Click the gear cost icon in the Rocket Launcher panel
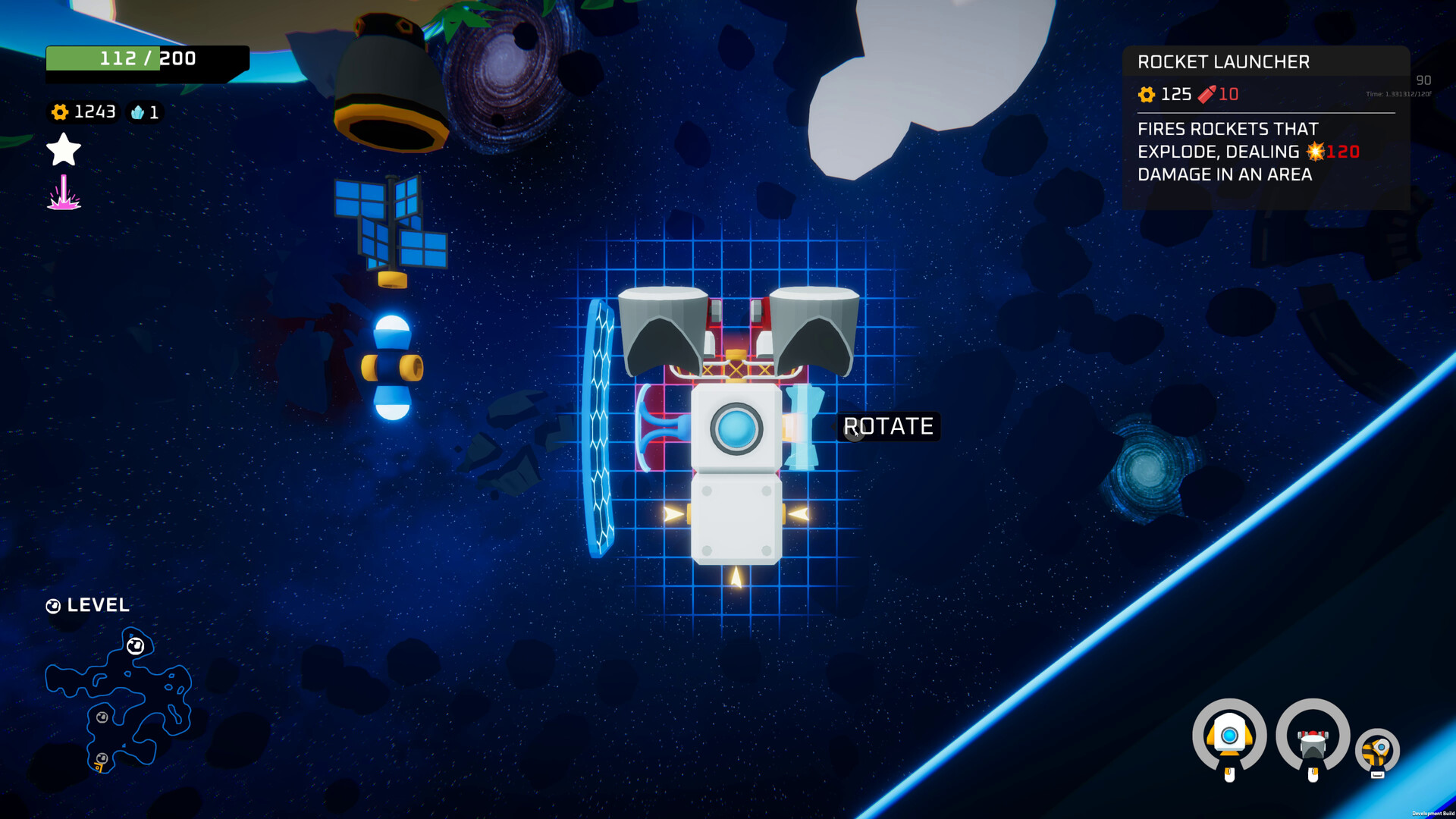1456x819 pixels. coord(1145,94)
